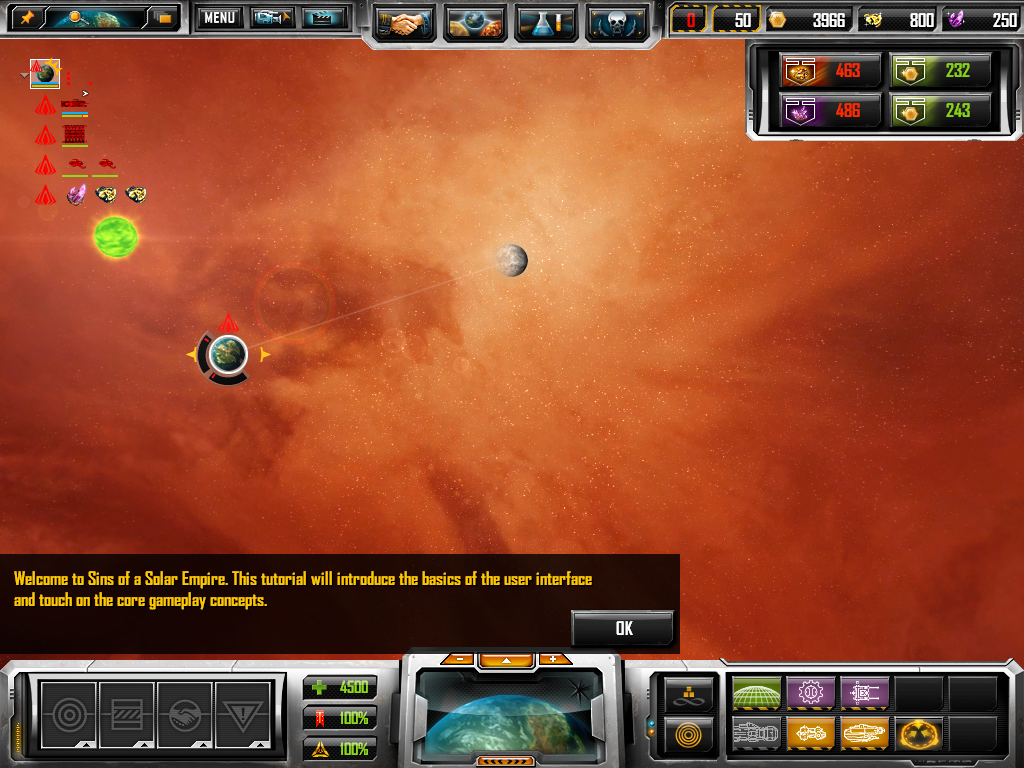Activate the radiation hazard ability icon
Image resolution: width=1024 pixels, height=768 pixels.
[x=918, y=732]
